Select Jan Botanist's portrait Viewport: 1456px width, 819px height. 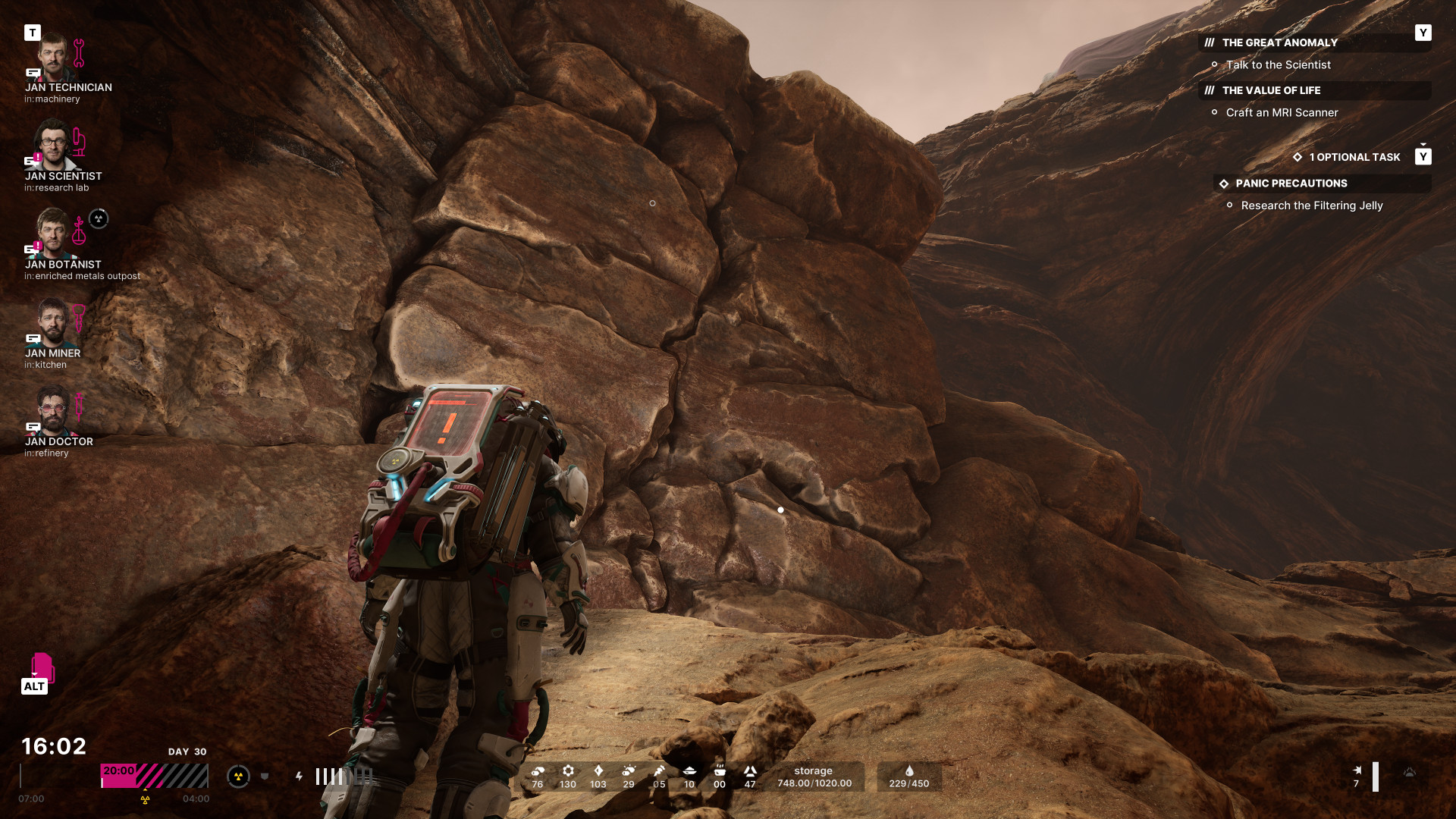coord(53,234)
